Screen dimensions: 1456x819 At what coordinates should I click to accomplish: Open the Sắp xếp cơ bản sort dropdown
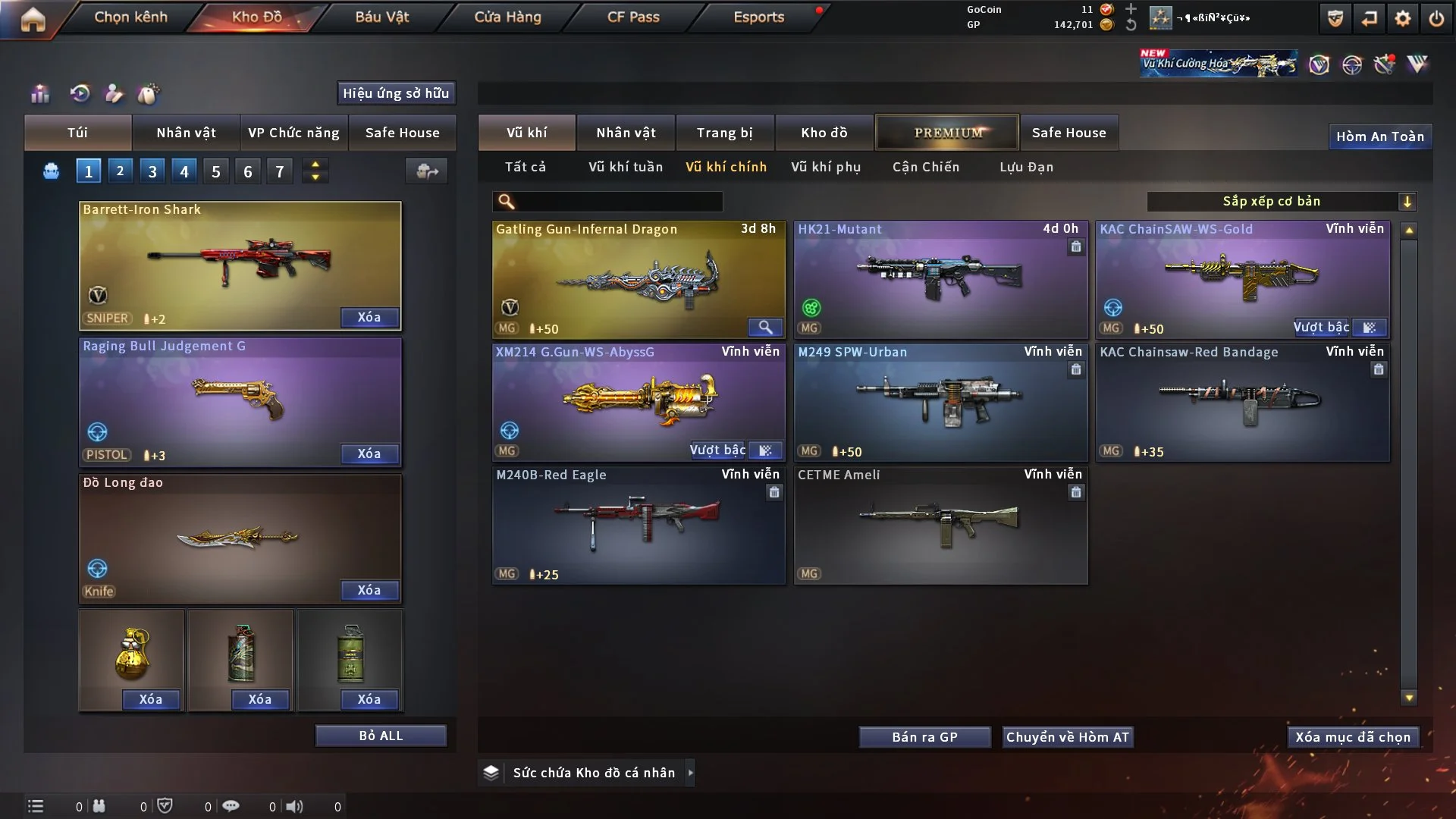click(1281, 201)
